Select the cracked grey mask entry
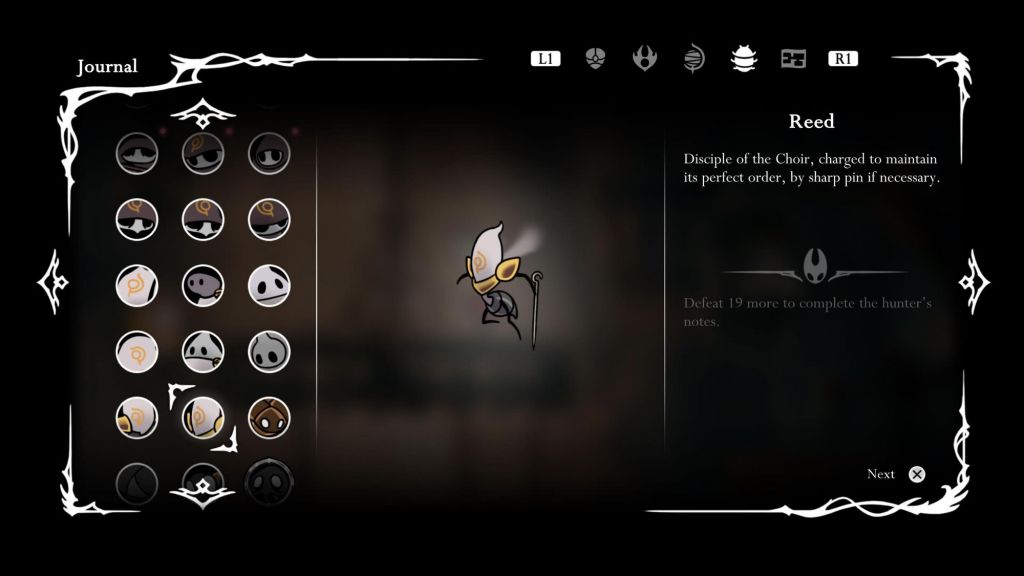Screen dimensions: 1024x576 269,351
